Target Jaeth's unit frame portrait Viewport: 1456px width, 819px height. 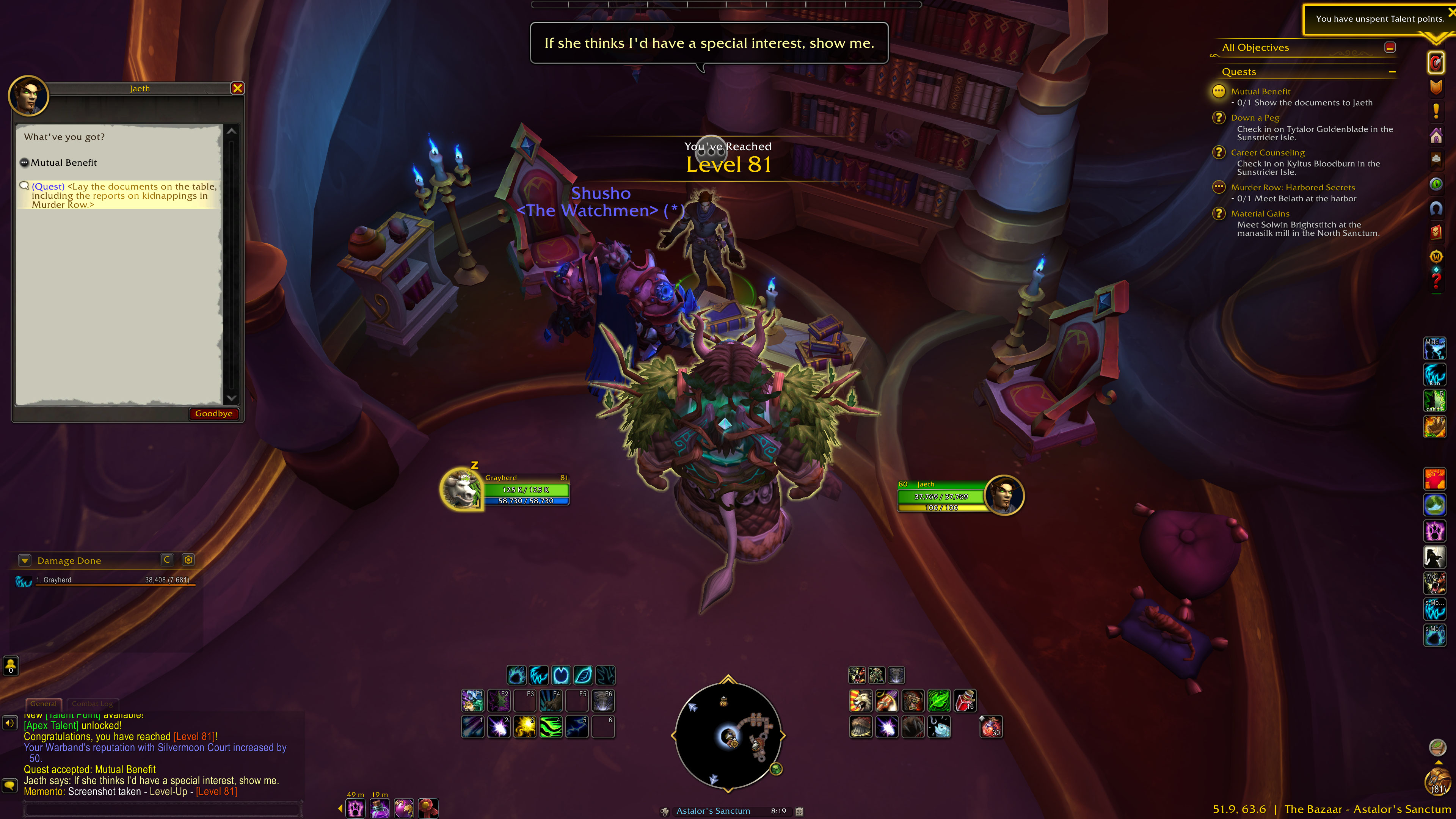[1004, 495]
